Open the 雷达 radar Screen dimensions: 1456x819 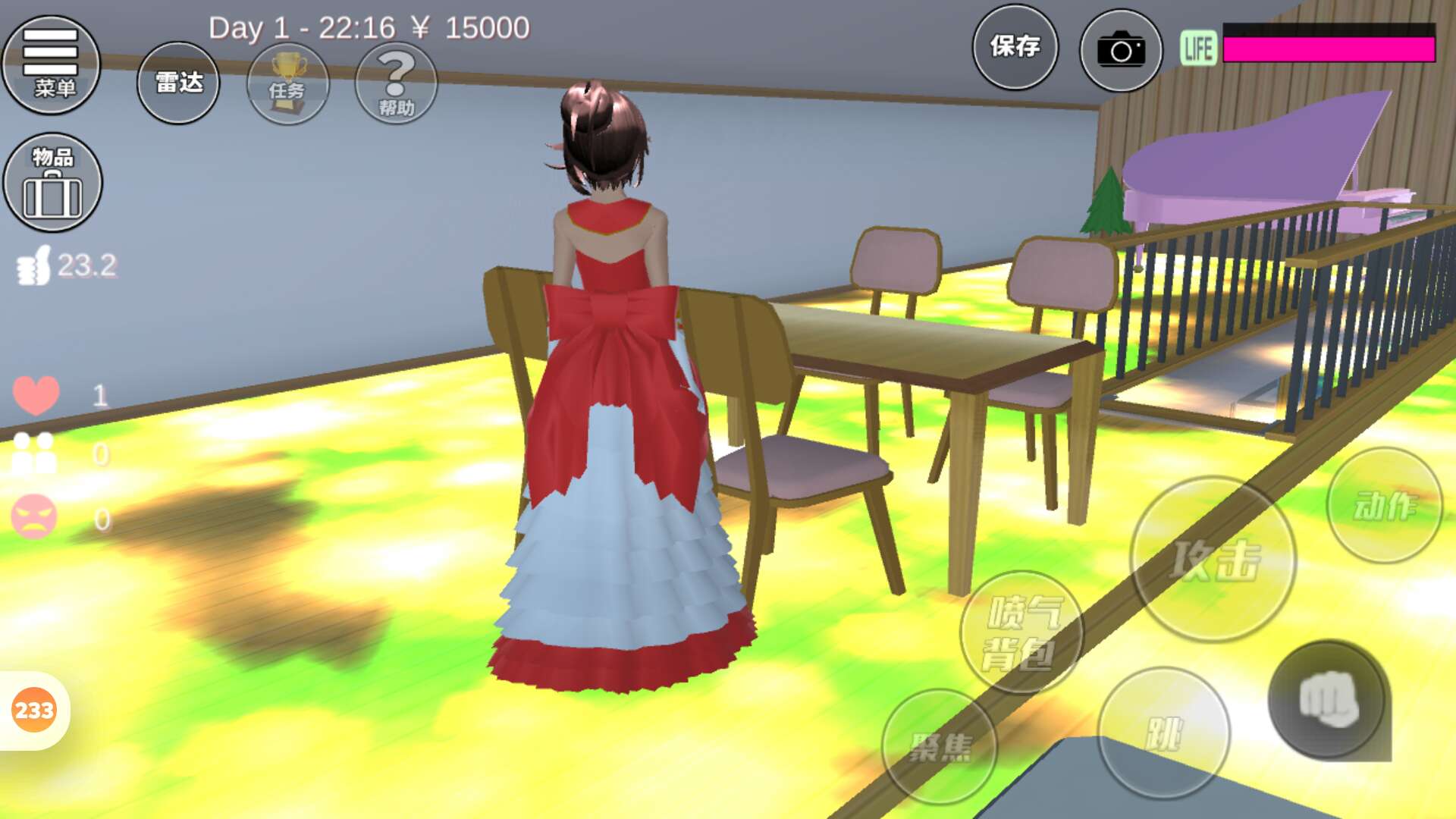[x=178, y=83]
